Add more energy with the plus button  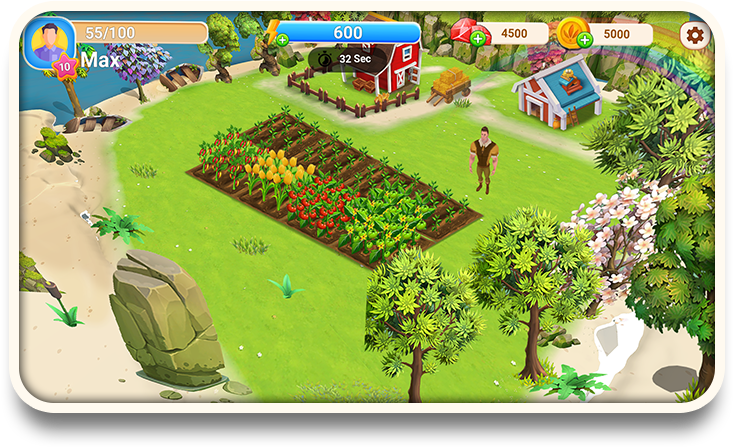coord(283,40)
